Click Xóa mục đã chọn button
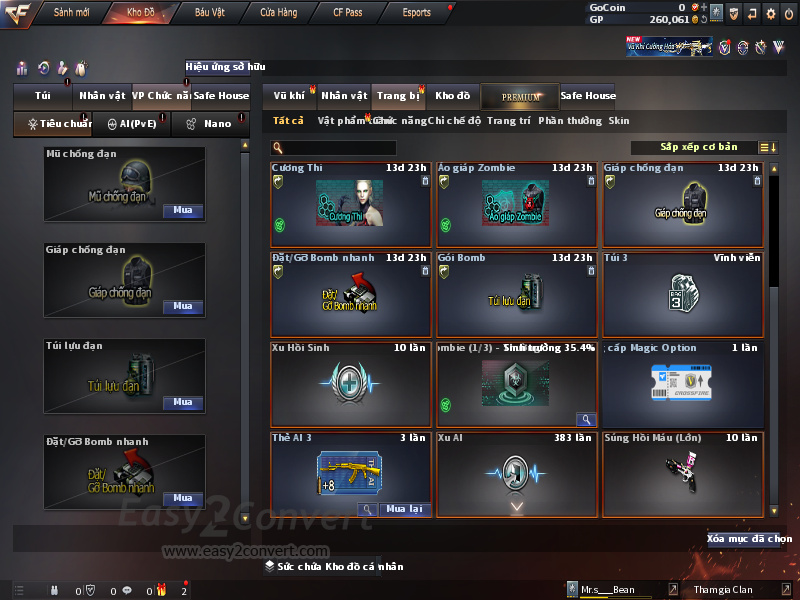This screenshot has width=800, height=600. (x=749, y=539)
